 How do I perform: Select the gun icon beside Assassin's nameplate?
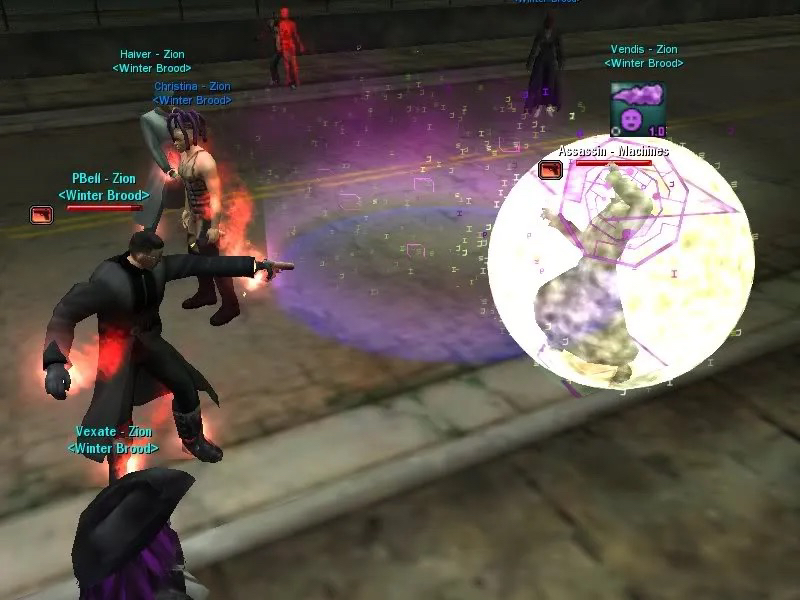pos(550,170)
